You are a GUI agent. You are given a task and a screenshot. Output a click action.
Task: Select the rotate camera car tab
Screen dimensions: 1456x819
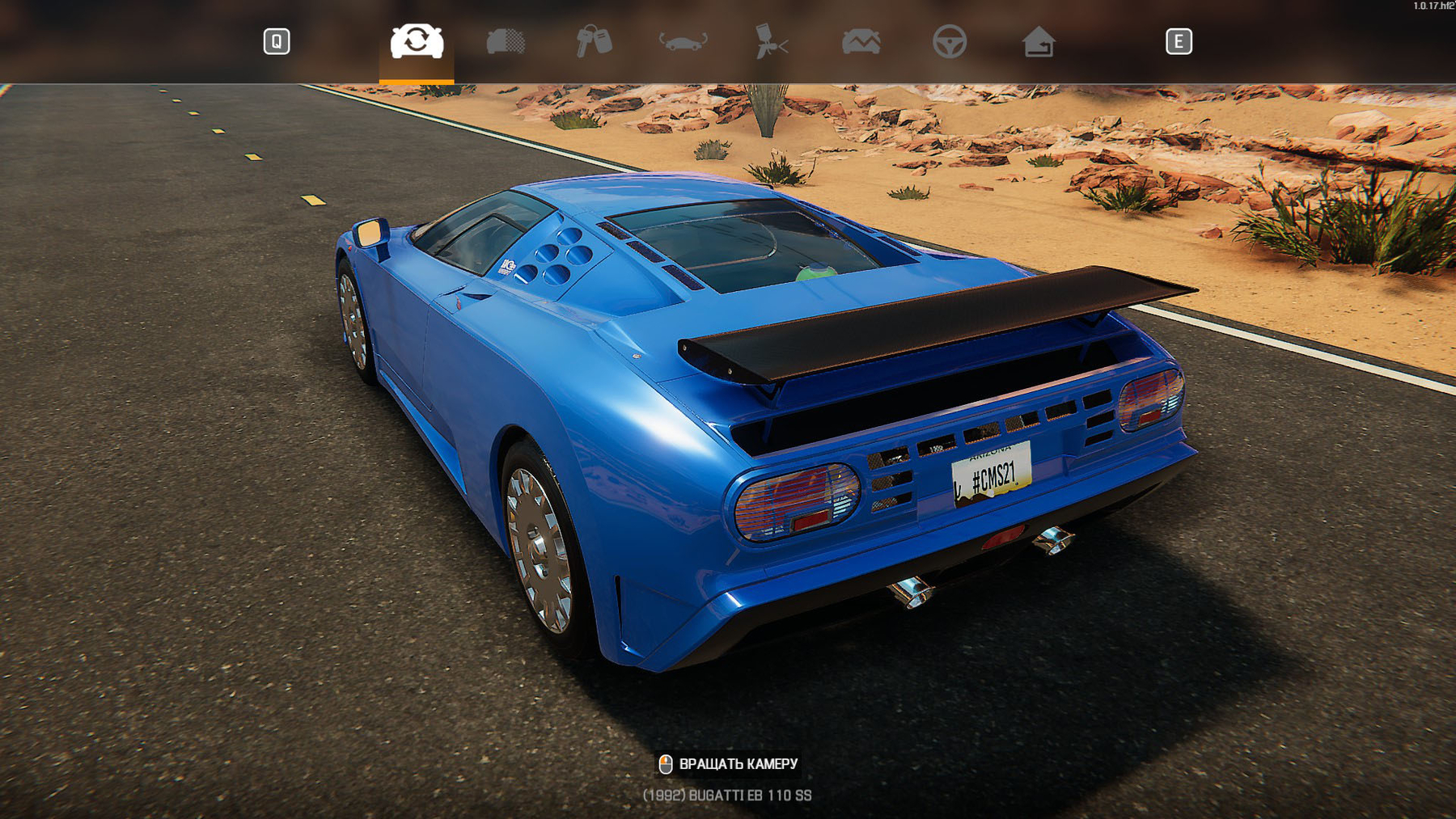tap(417, 41)
